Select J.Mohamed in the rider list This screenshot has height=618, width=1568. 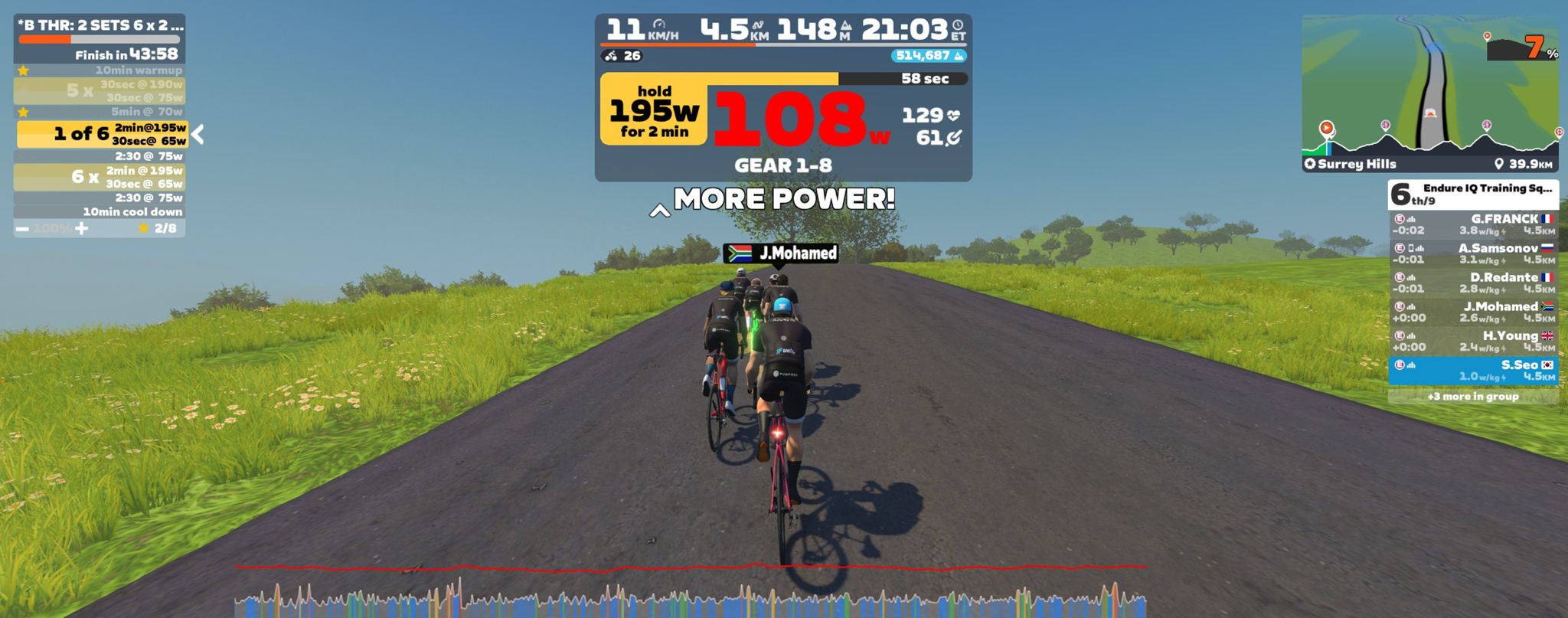coord(1473,312)
